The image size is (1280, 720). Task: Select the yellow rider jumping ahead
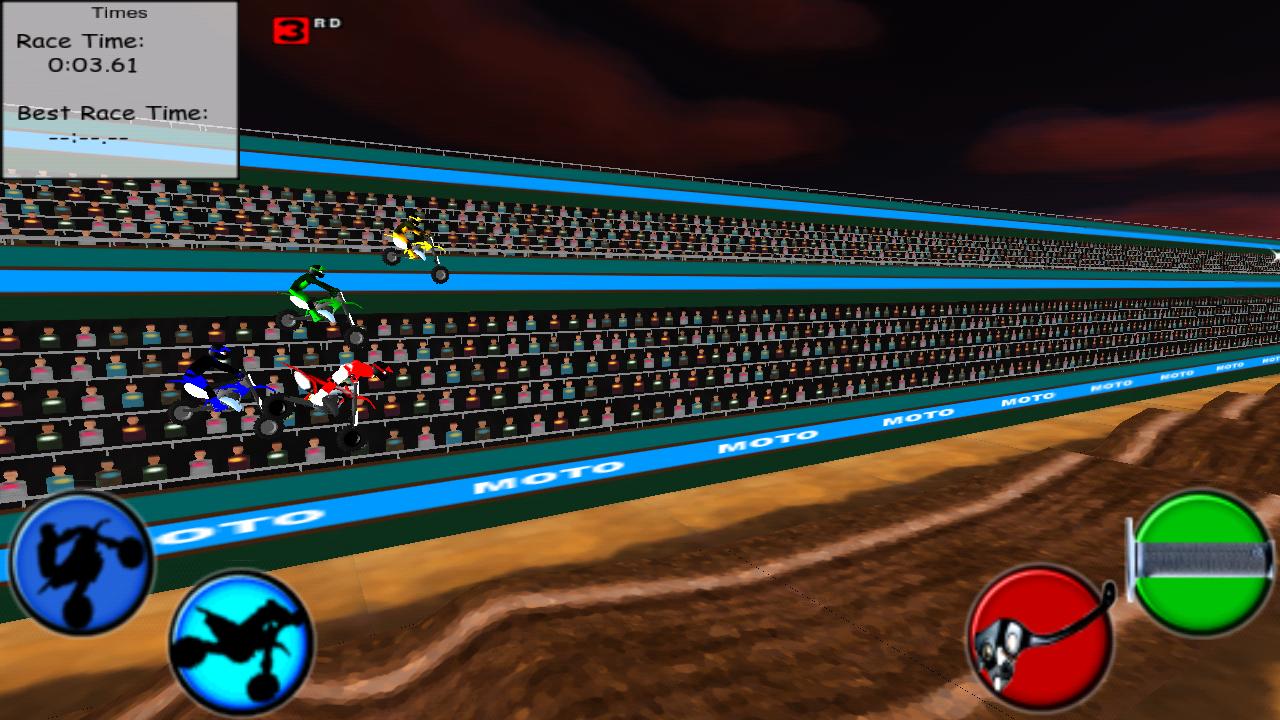[x=415, y=240]
